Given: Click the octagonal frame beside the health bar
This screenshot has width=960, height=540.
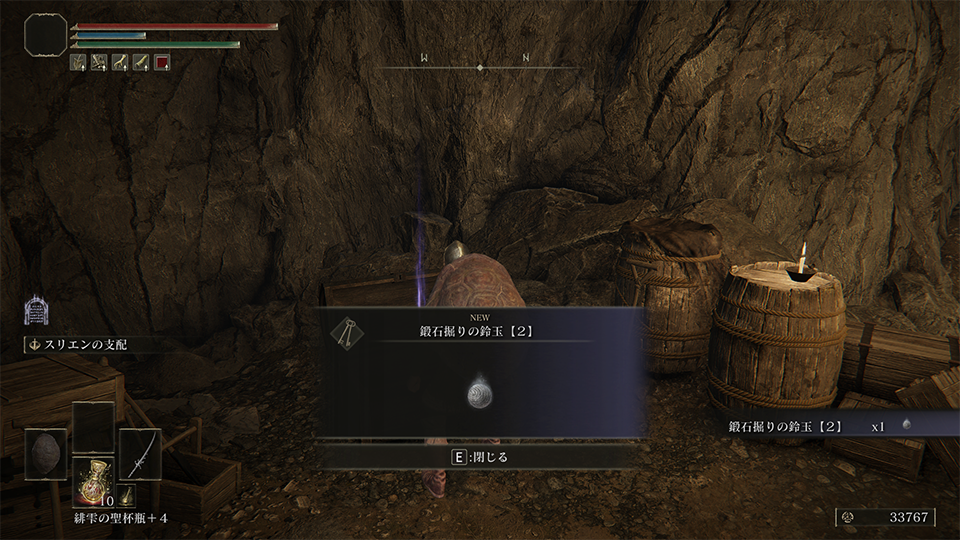Looking at the screenshot, I should click(x=45, y=35).
